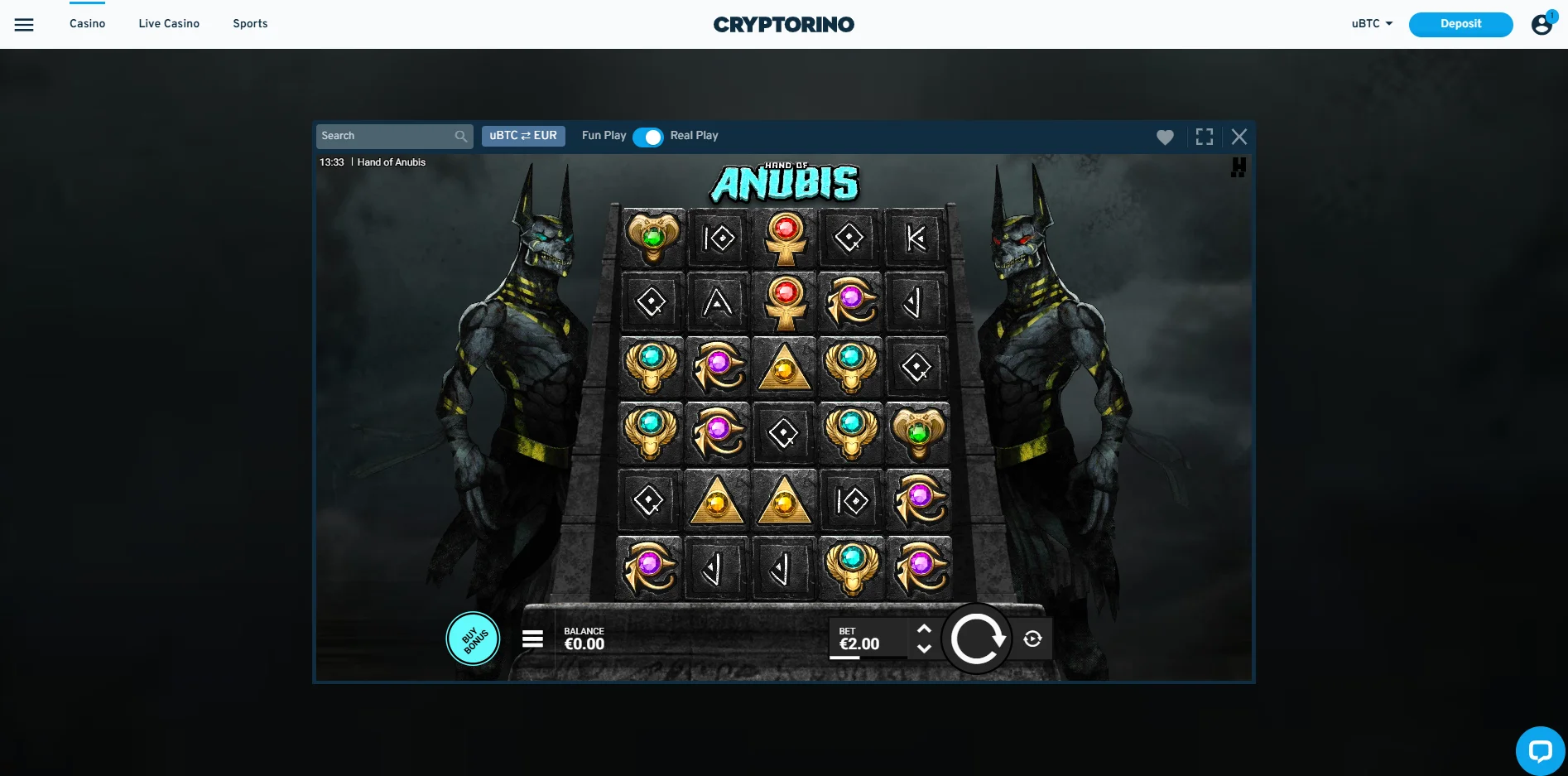Open the live chat support bubble
Screen dimensions: 1568x776
[x=1541, y=750]
